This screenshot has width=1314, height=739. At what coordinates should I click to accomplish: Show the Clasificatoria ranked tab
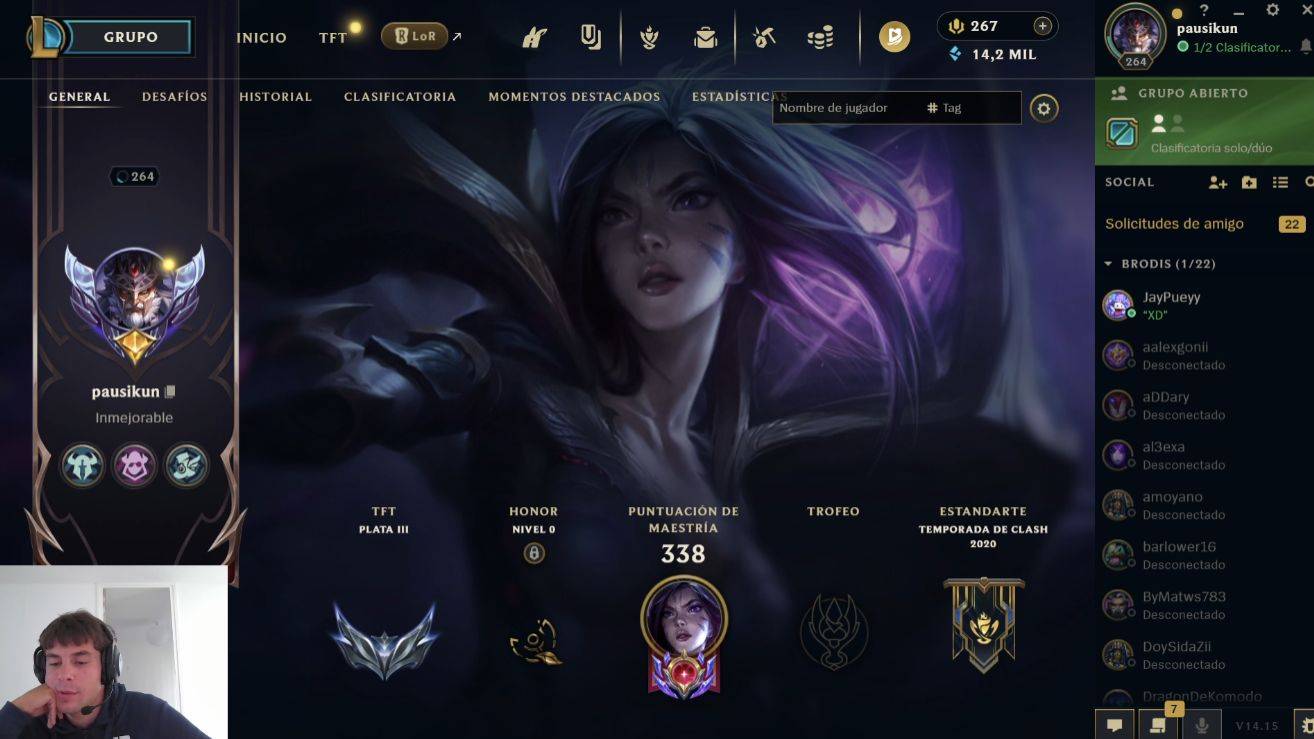coord(399,97)
